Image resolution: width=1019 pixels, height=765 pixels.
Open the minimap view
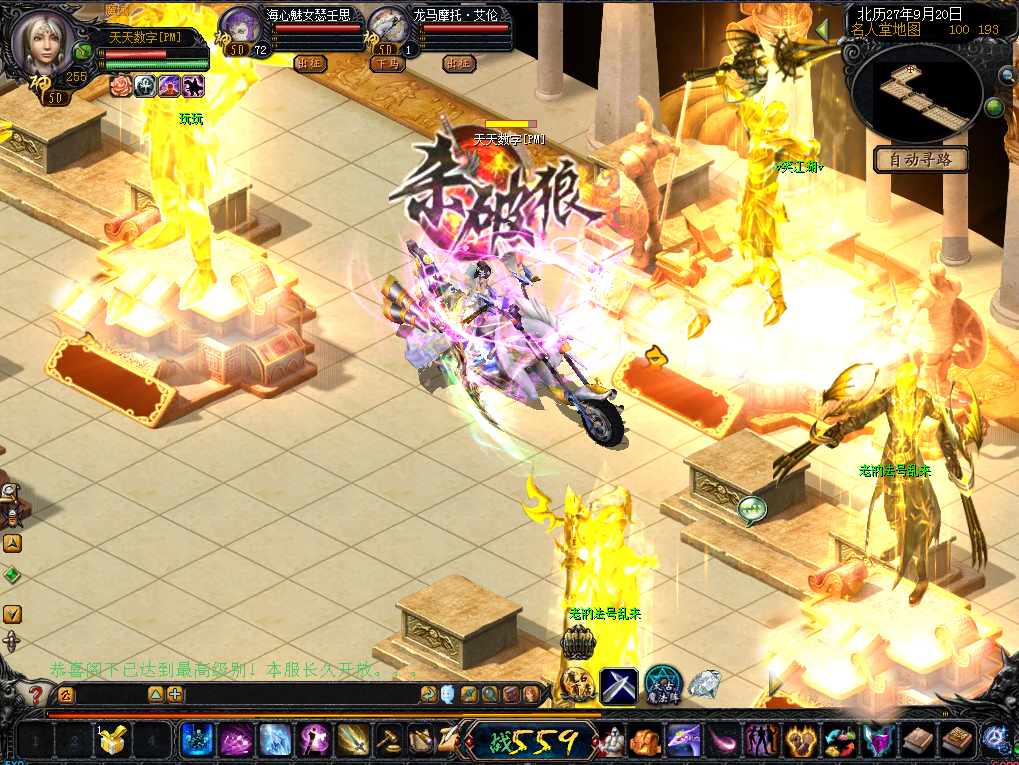click(x=922, y=92)
